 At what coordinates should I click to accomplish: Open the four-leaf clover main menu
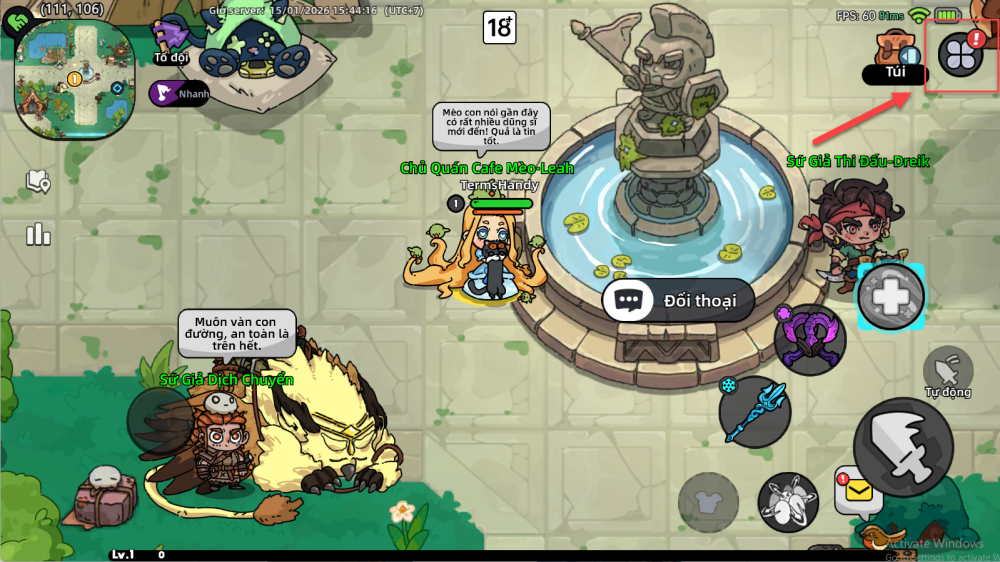click(961, 55)
